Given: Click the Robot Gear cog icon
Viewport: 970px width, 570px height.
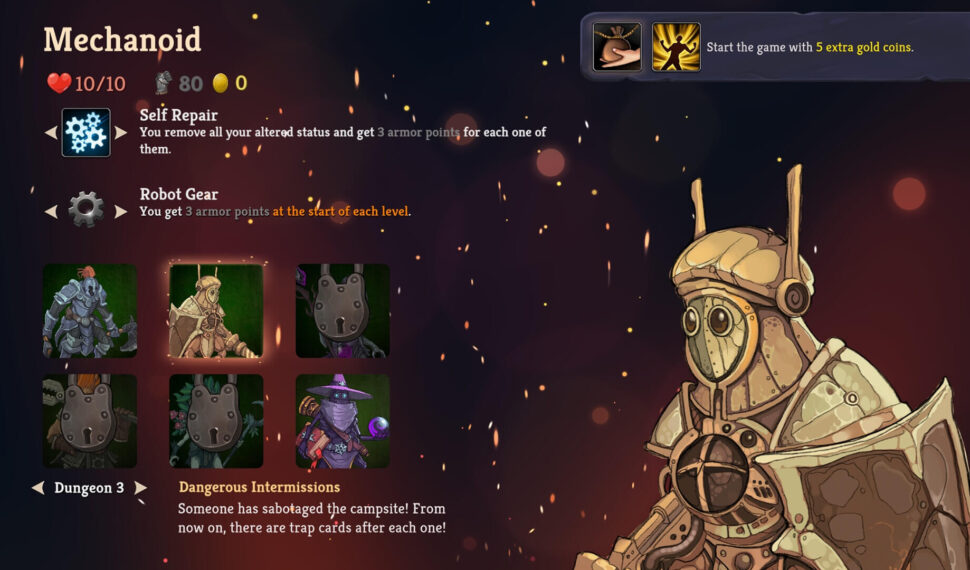Looking at the screenshot, I should [86, 210].
